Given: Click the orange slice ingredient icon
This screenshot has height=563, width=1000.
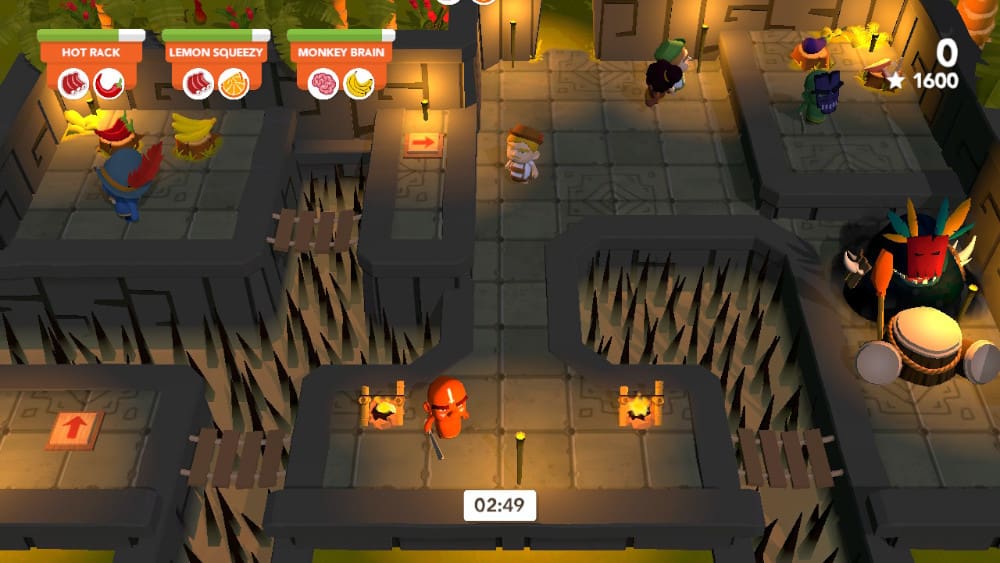Looking at the screenshot, I should [x=234, y=84].
